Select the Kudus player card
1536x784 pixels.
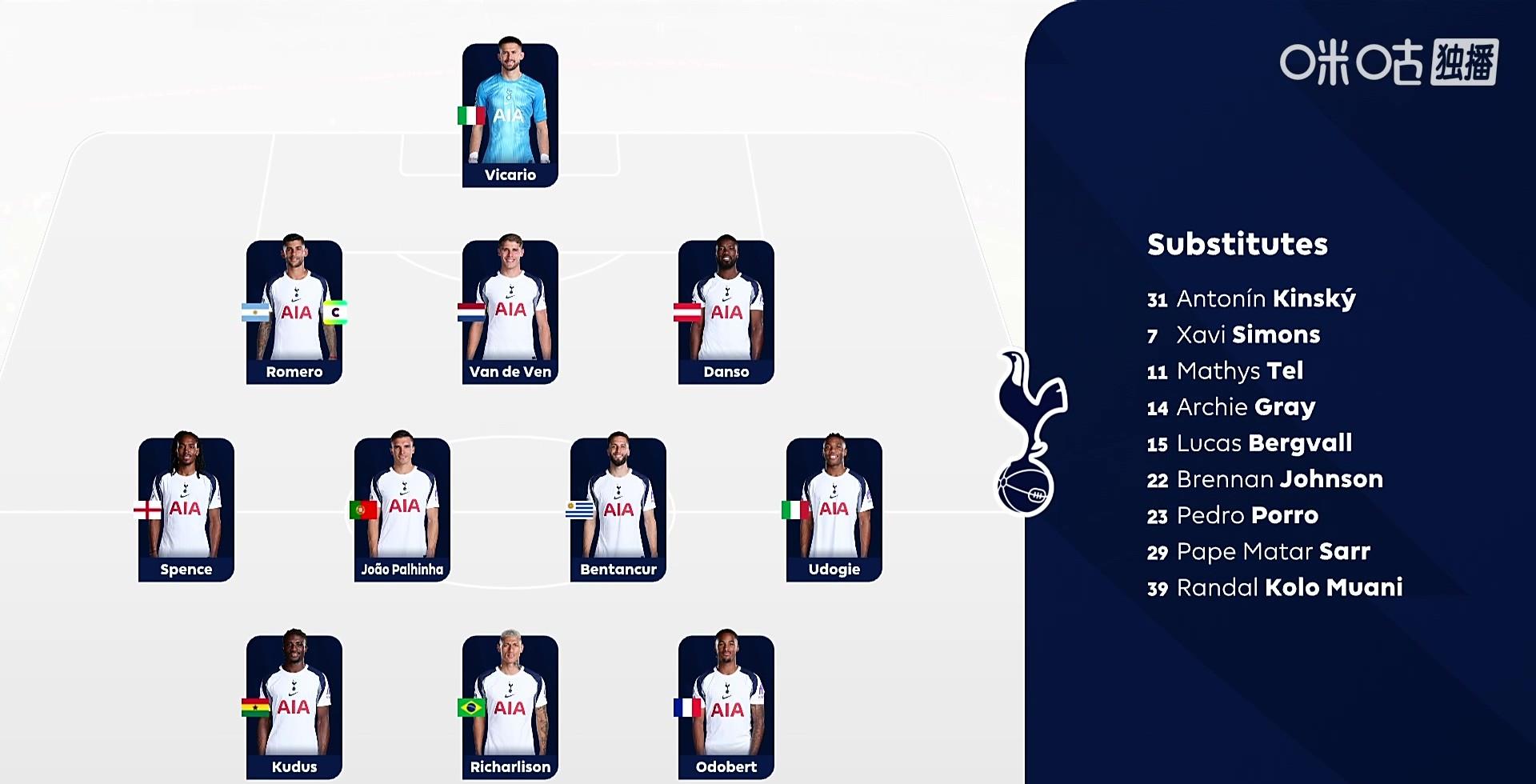294,707
